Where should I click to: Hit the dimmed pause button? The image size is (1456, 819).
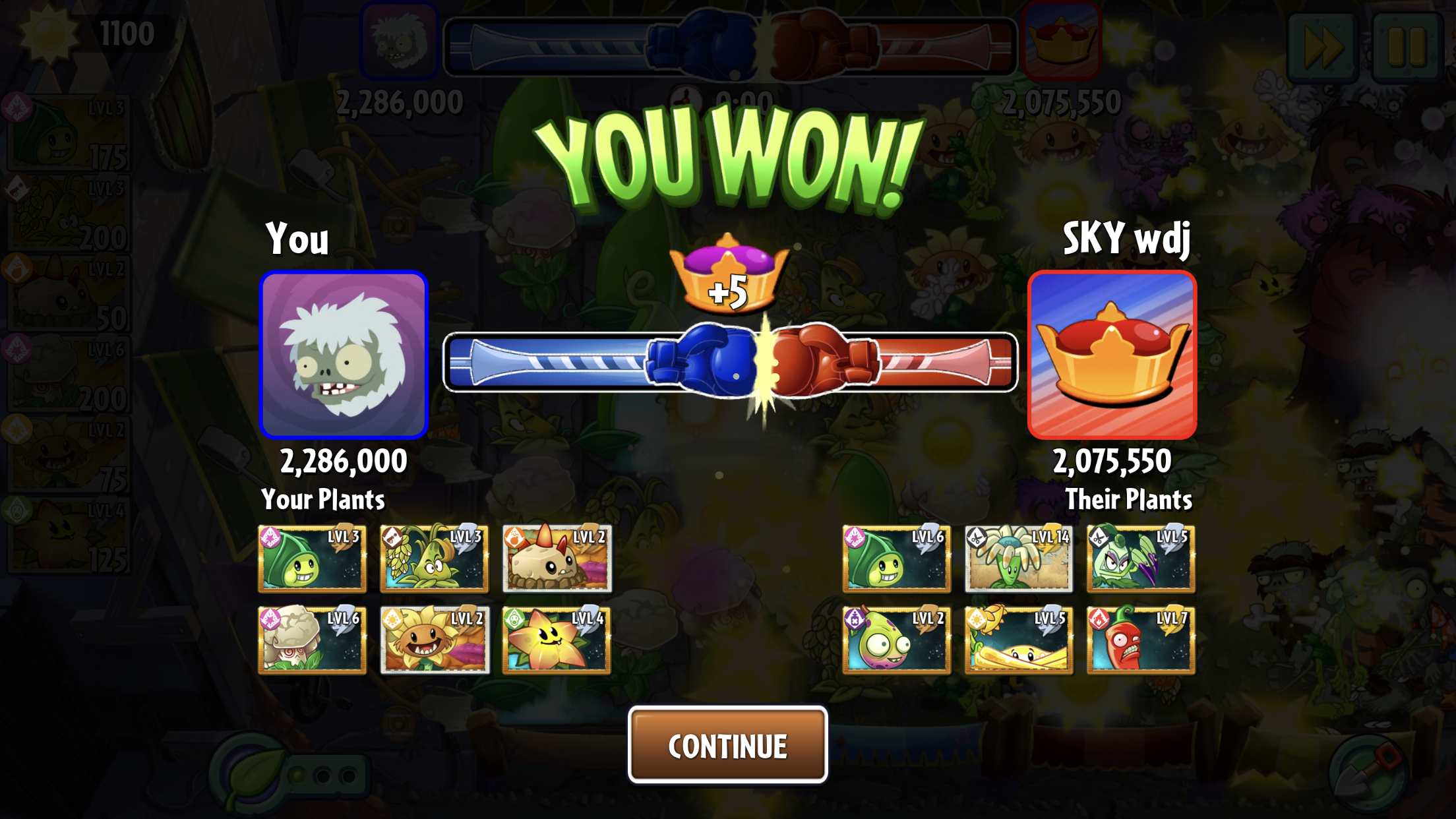pyautogui.click(x=1407, y=46)
